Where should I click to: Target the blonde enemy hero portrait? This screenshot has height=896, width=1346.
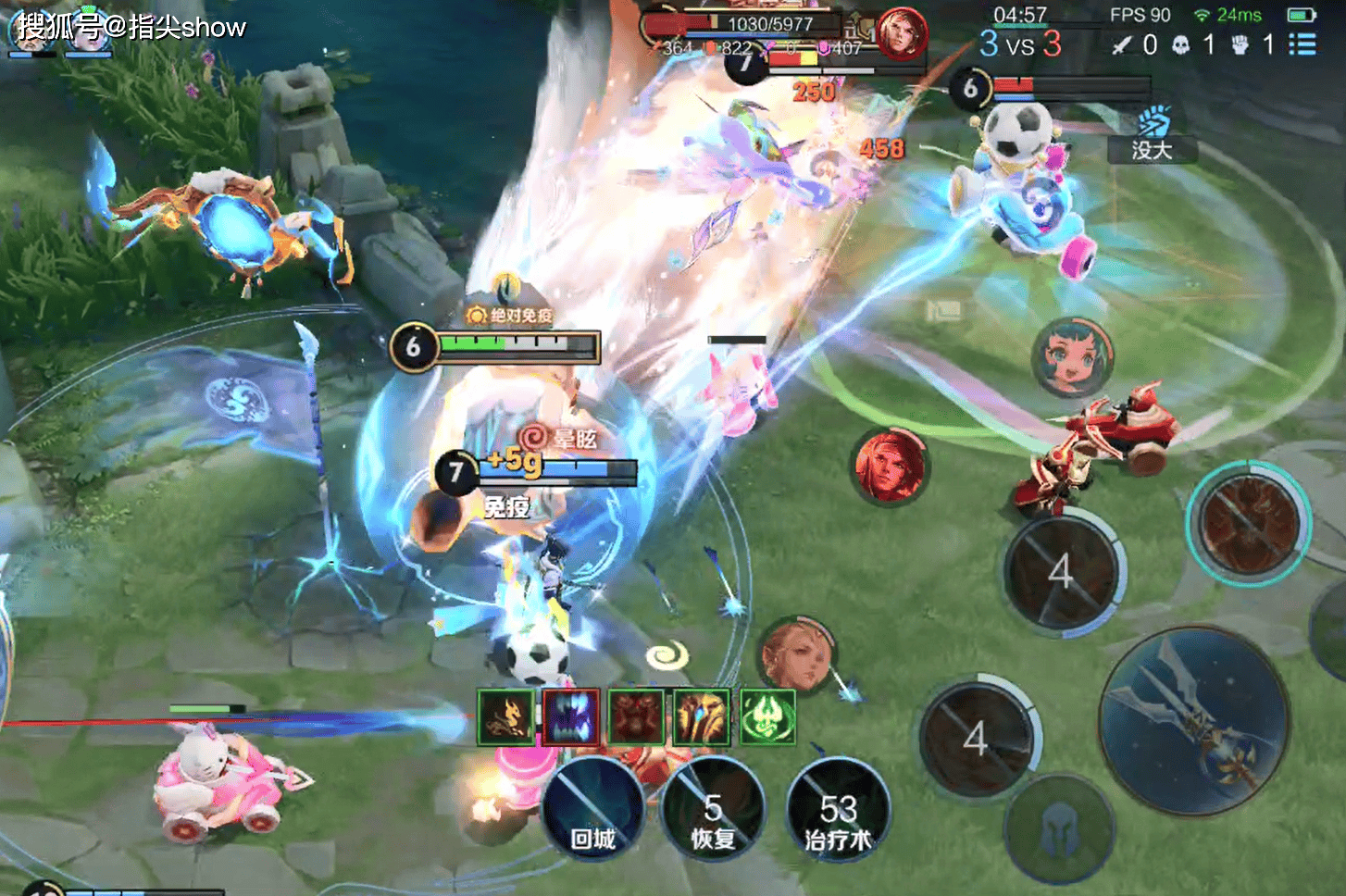tap(798, 656)
